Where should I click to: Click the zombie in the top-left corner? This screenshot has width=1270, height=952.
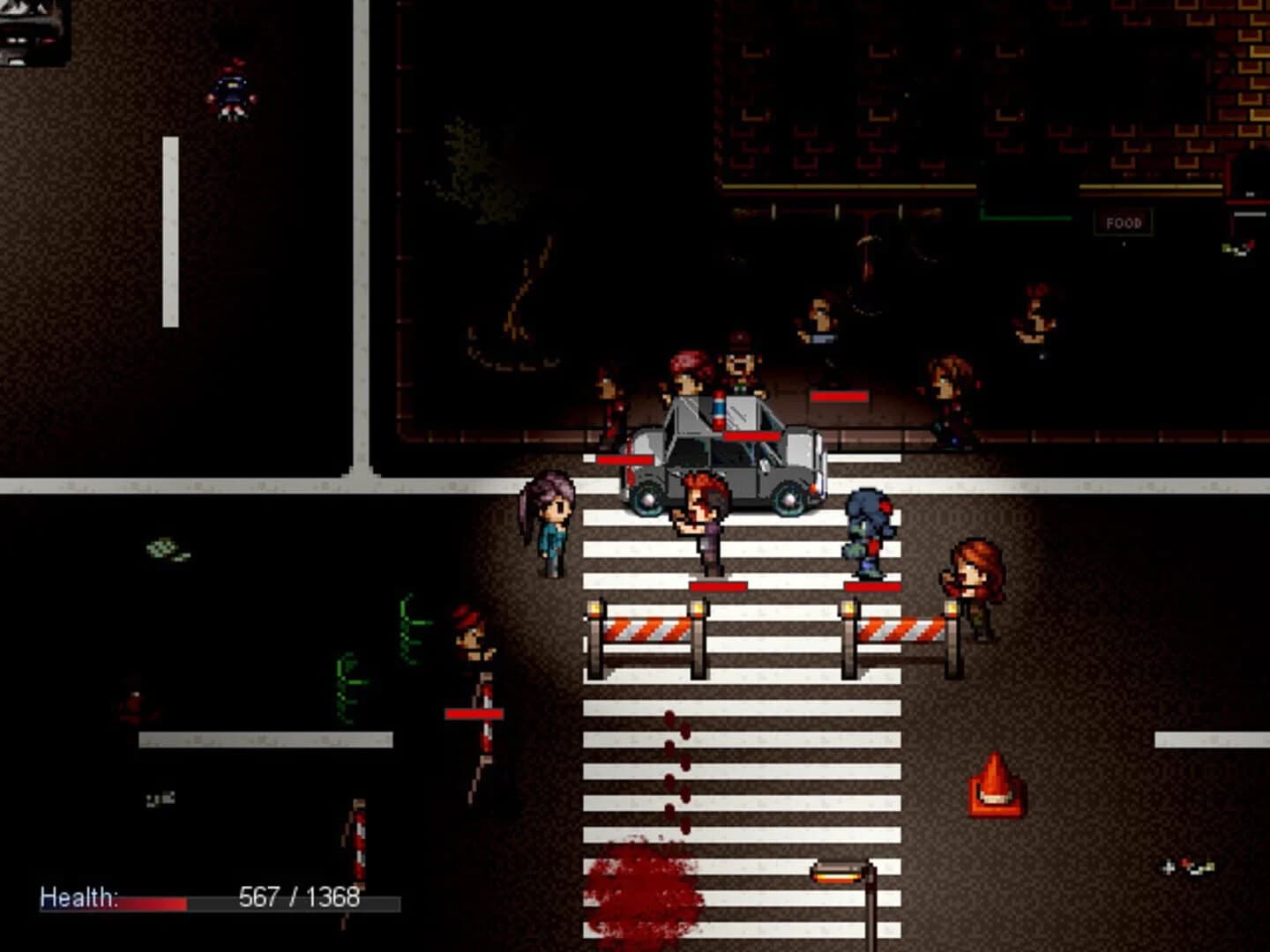coord(231,88)
